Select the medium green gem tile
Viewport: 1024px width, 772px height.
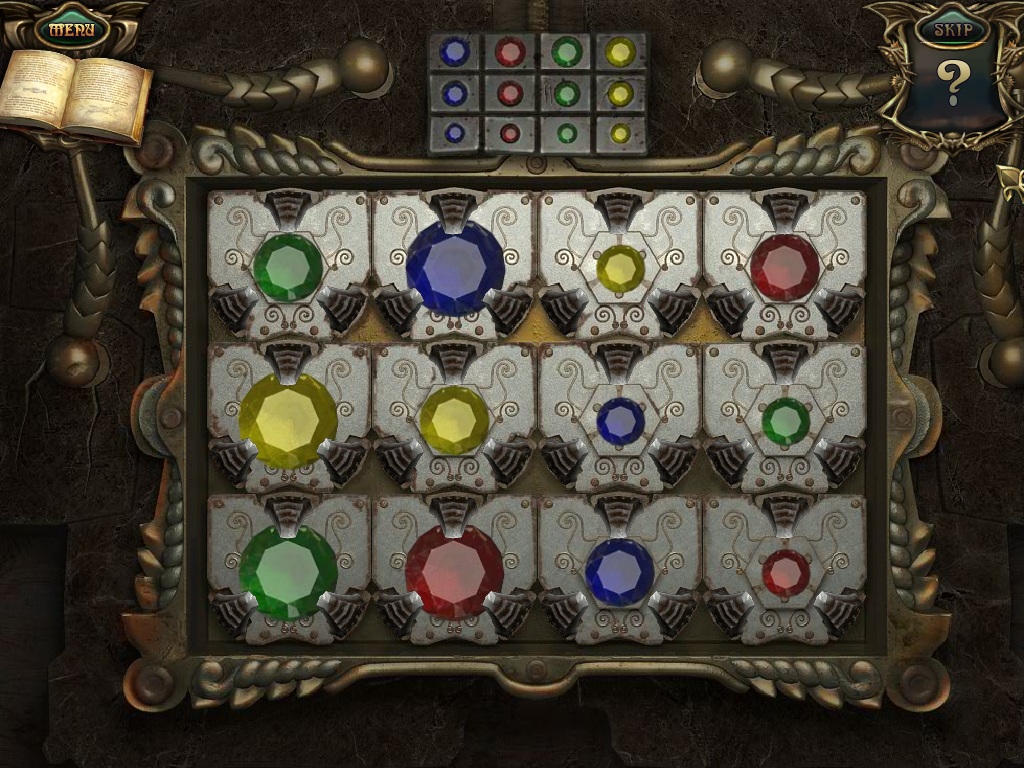(x=288, y=268)
